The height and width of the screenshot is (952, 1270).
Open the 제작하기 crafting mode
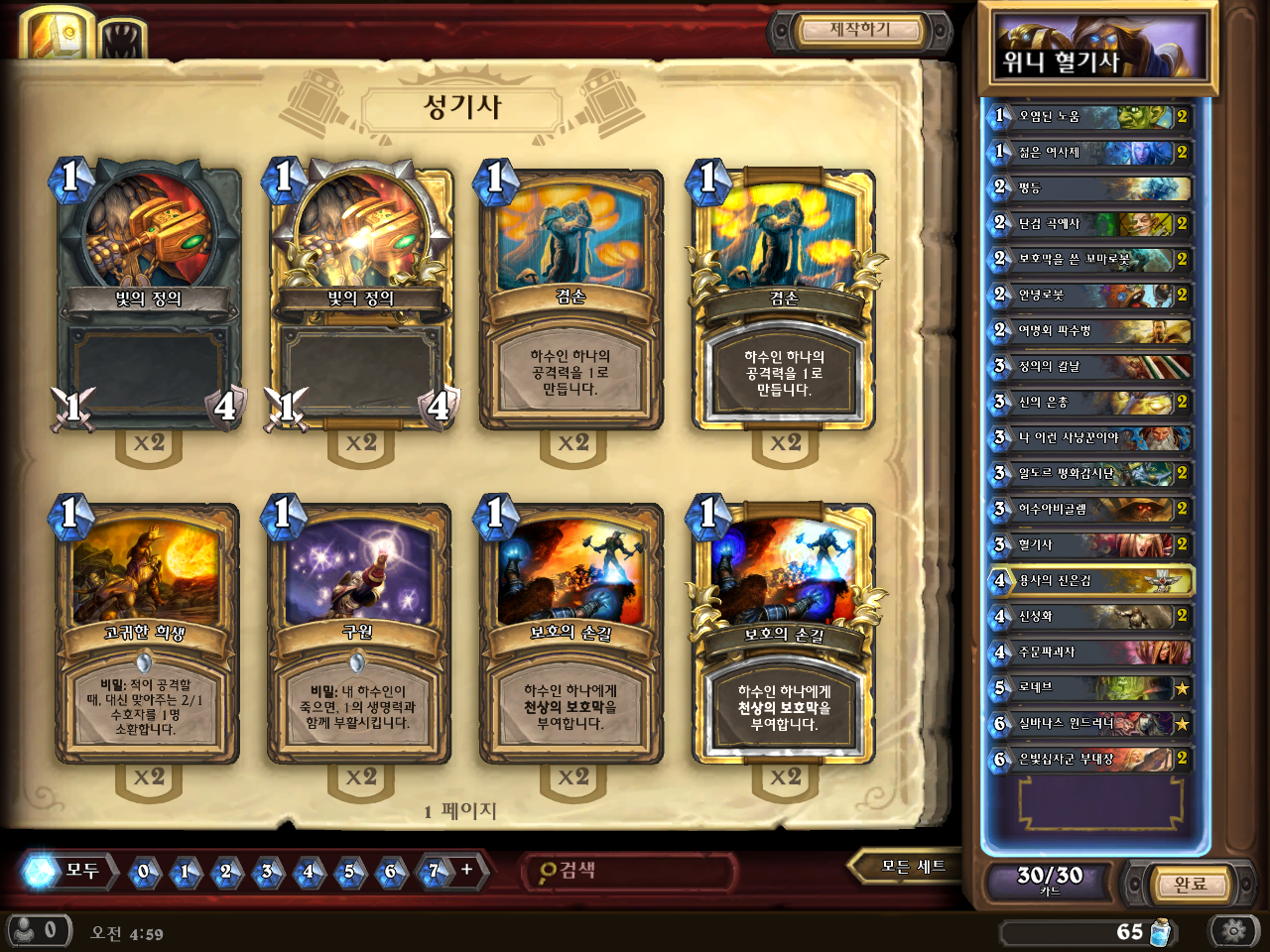[x=859, y=31]
